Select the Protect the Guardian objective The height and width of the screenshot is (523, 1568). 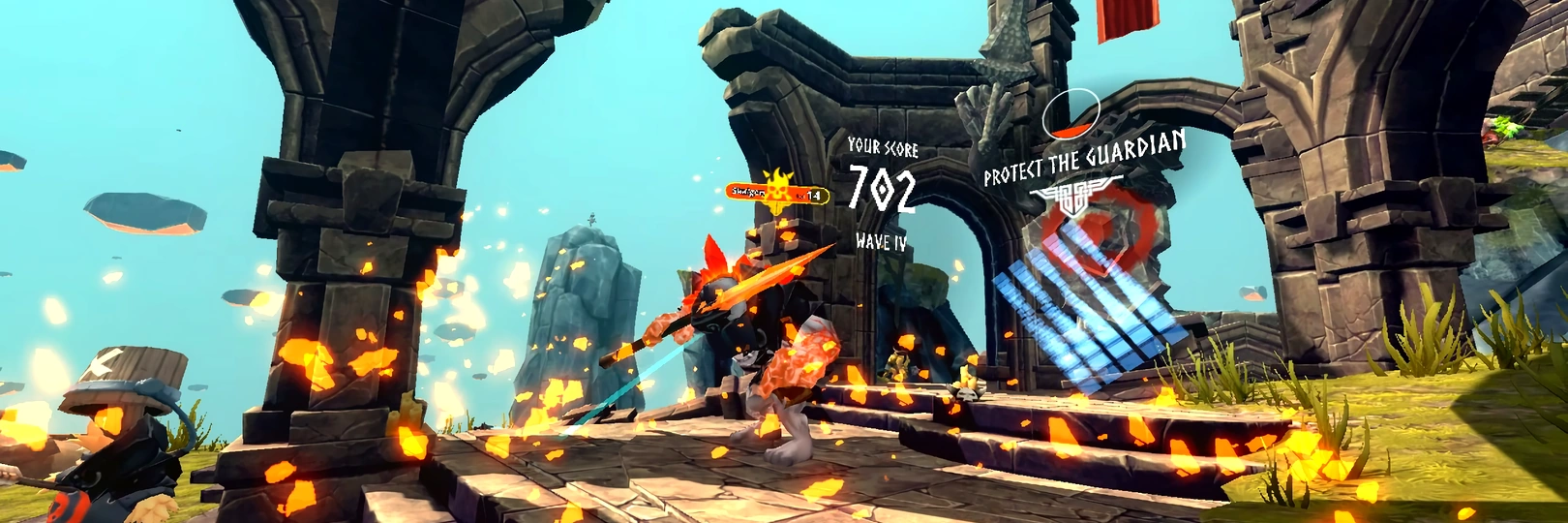[x=1083, y=157]
